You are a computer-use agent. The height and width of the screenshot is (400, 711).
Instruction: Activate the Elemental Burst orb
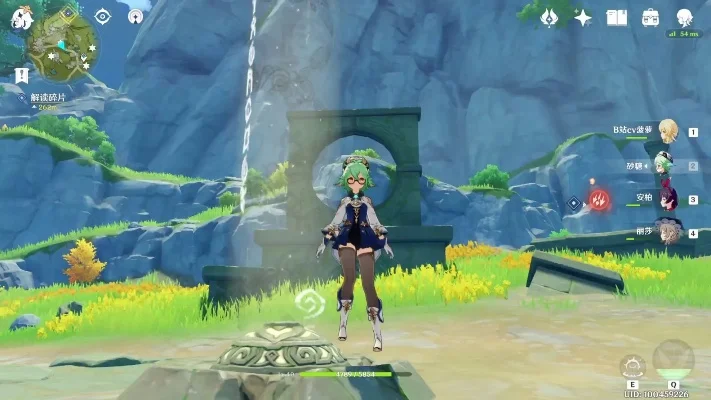tap(672, 360)
